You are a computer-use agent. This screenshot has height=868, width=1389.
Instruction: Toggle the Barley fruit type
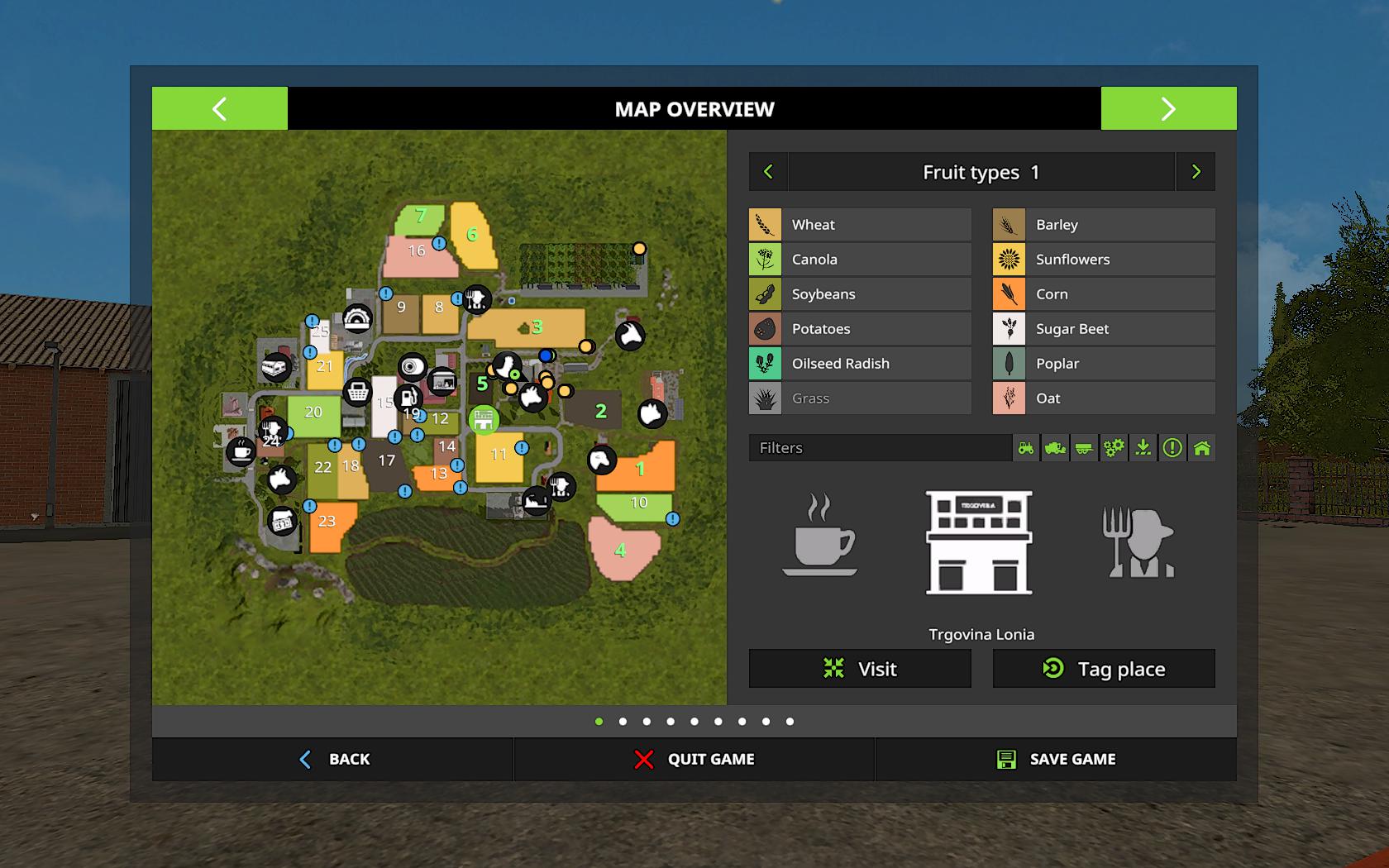[1104, 225]
